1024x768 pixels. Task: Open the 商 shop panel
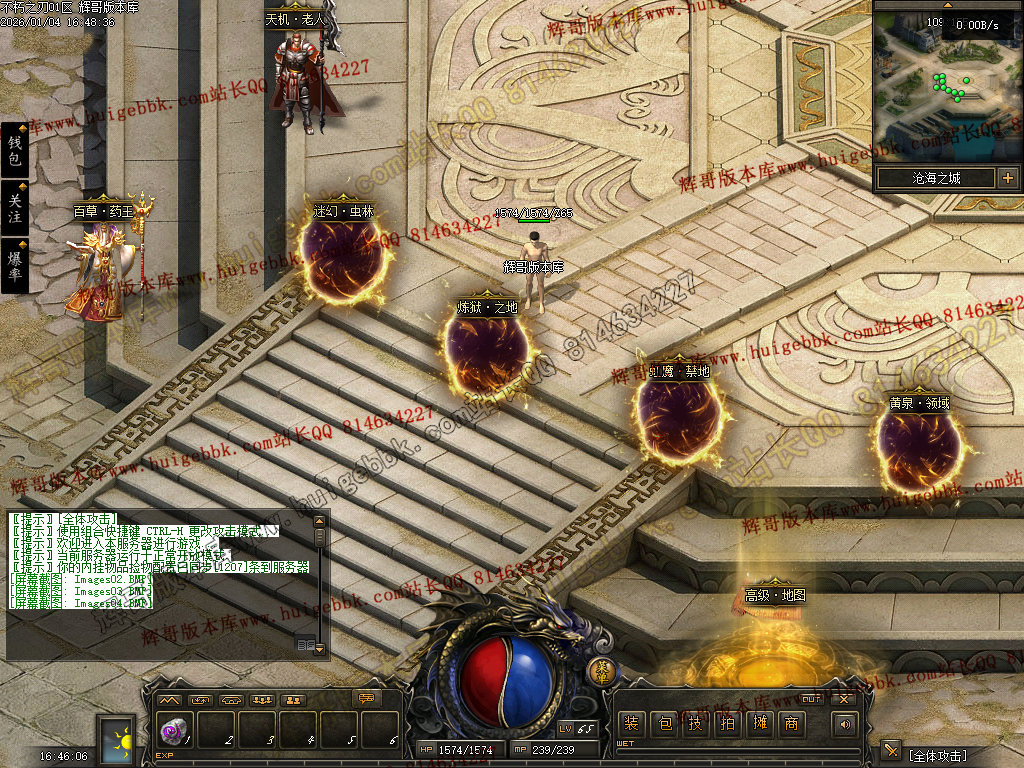click(x=791, y=724)
